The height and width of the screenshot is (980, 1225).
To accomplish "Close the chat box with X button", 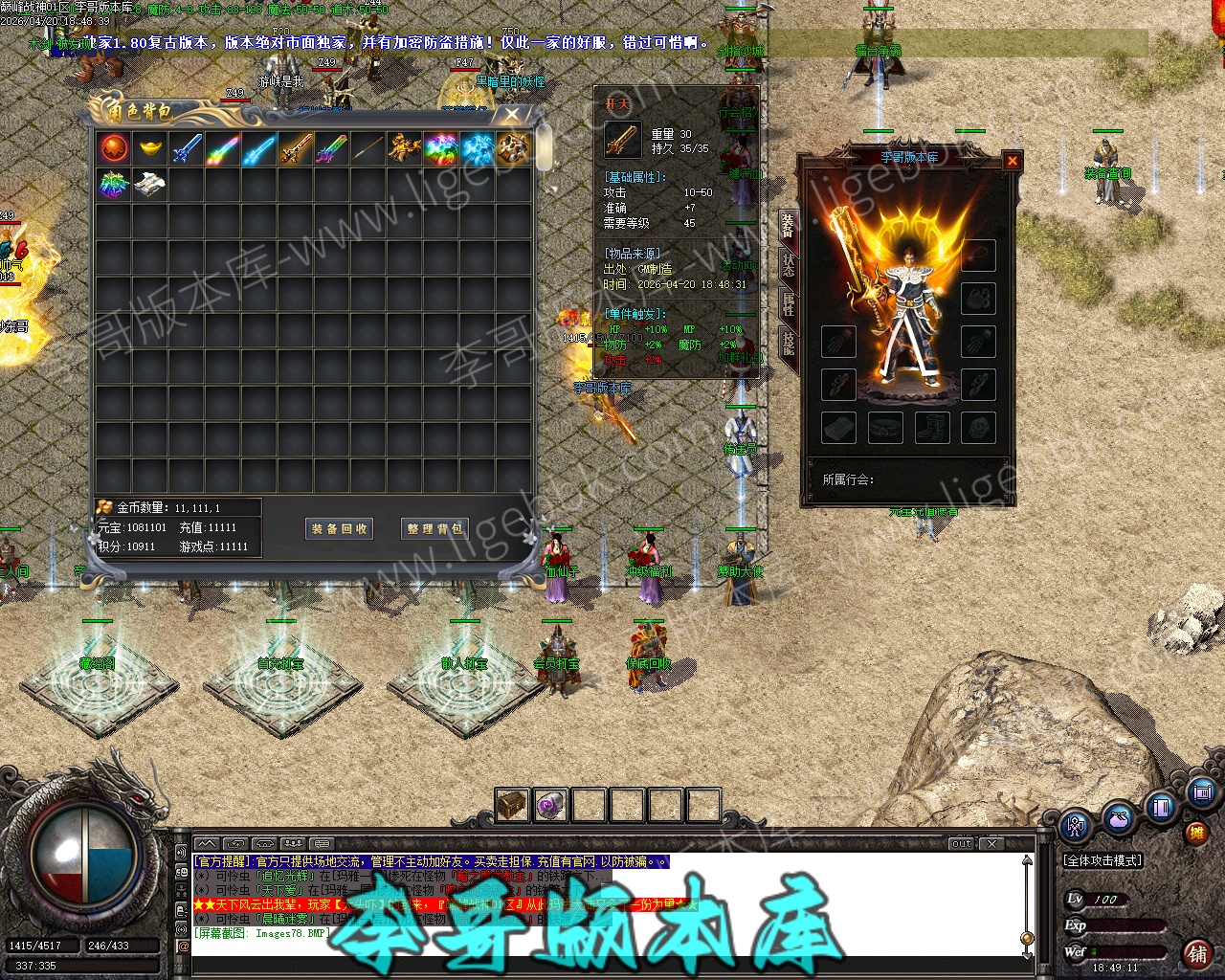I will tap(993, 843).
